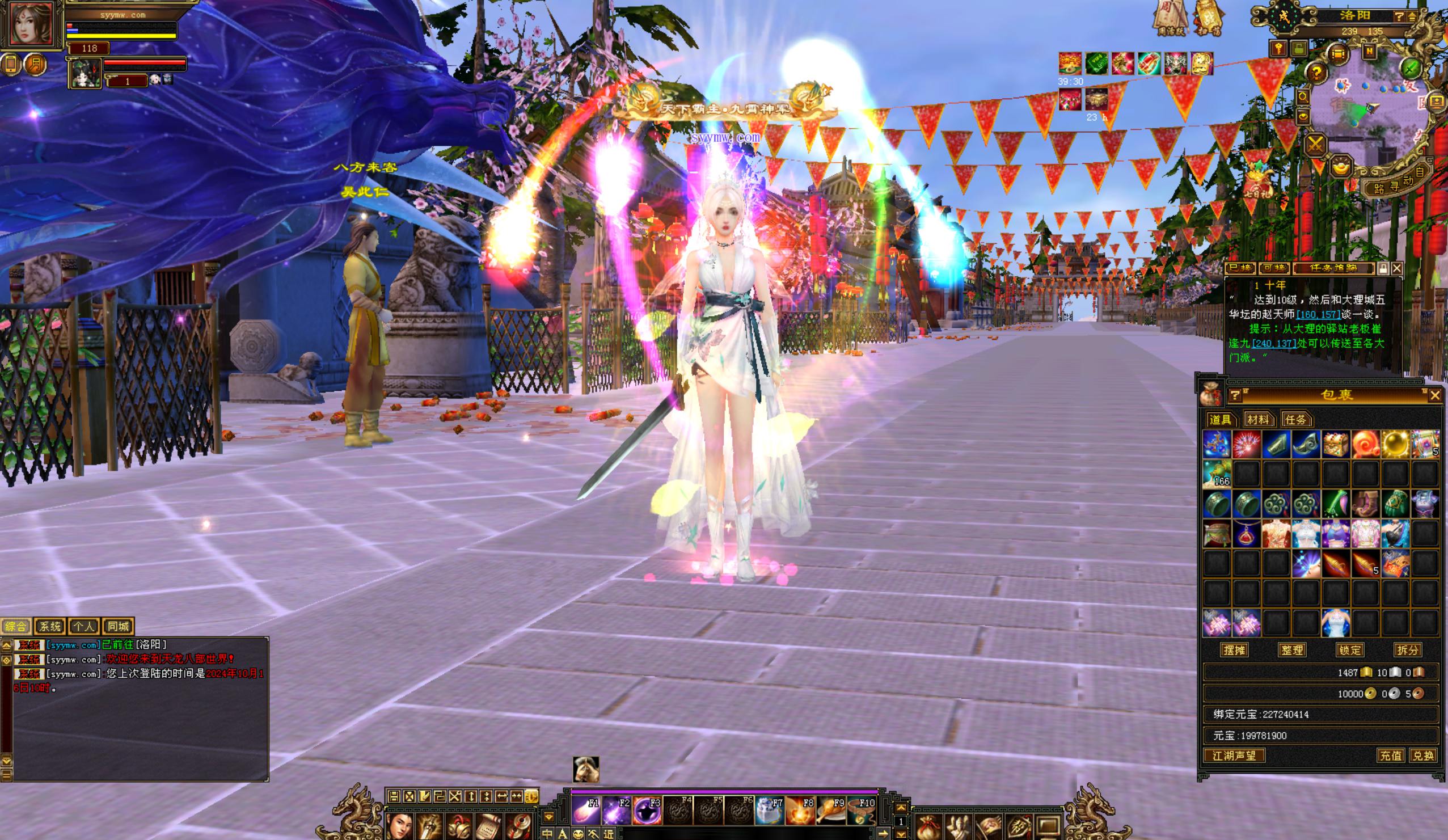Screen dimensions: 1448x840
Task: Open a stall with the 摆摊 button
Action: point(1234,650)
